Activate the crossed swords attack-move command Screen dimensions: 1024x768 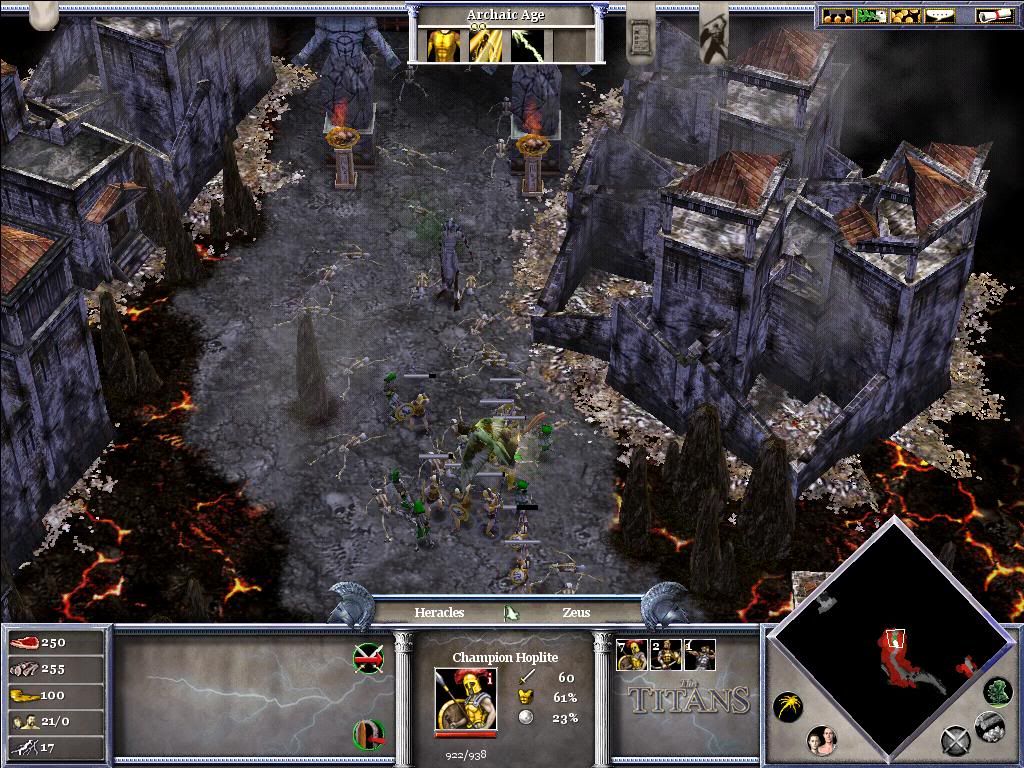pyautogui.click(x=368, y=657)
